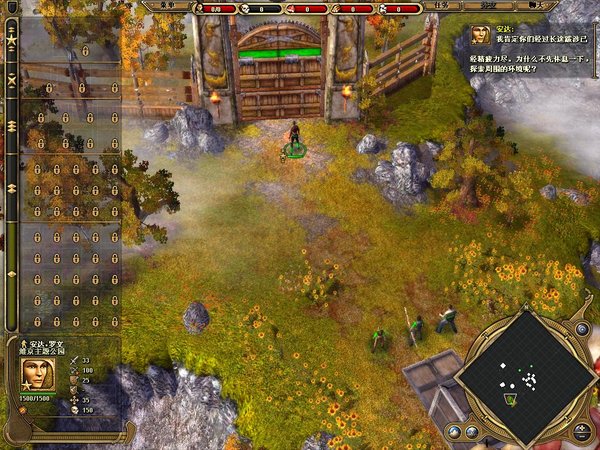This screenshot has width=600, height=450.
Task: Click the round button at minimap's upper right
Action: tap(581, 329)
